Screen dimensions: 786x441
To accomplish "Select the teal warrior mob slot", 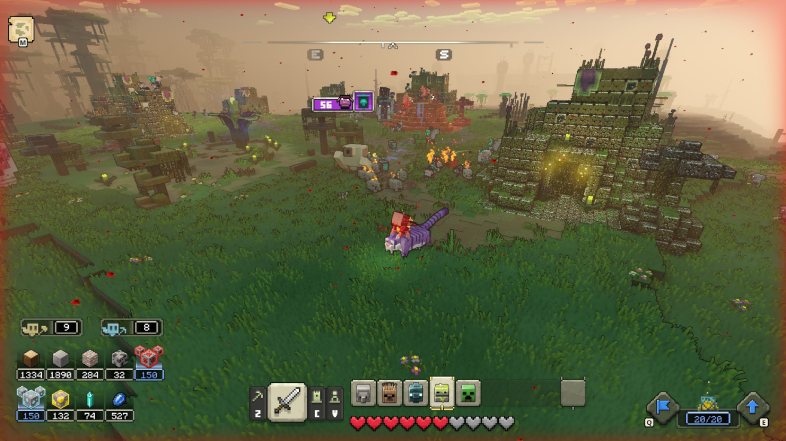I will [415, 392].
